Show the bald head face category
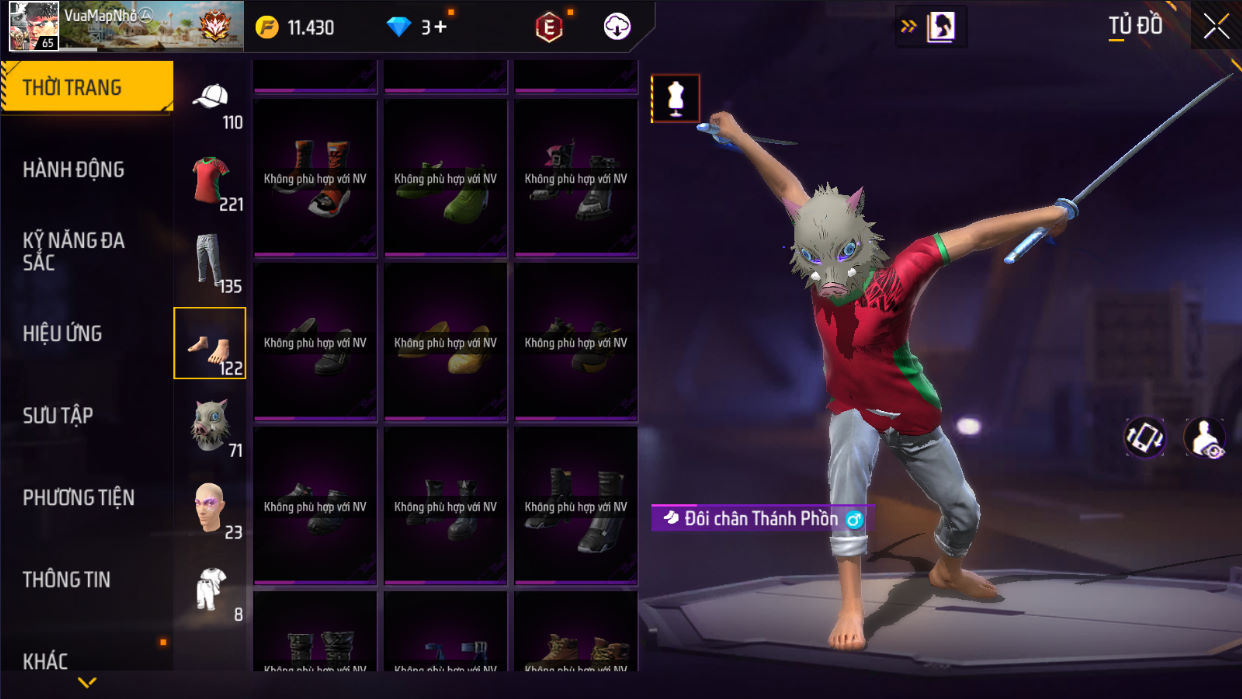 210,508
